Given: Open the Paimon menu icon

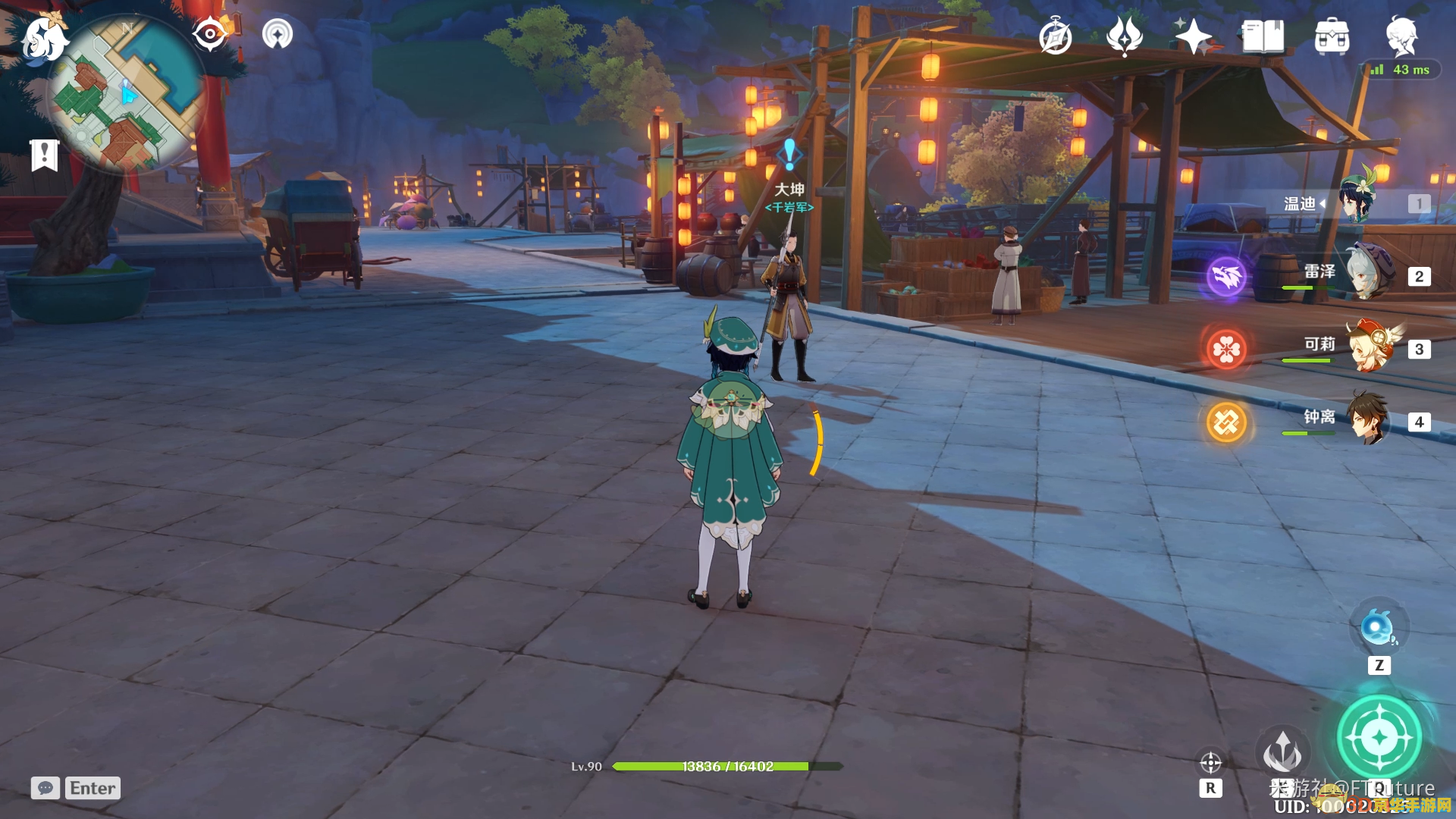Looking at the screenshot, I should [x=42, y=38].
